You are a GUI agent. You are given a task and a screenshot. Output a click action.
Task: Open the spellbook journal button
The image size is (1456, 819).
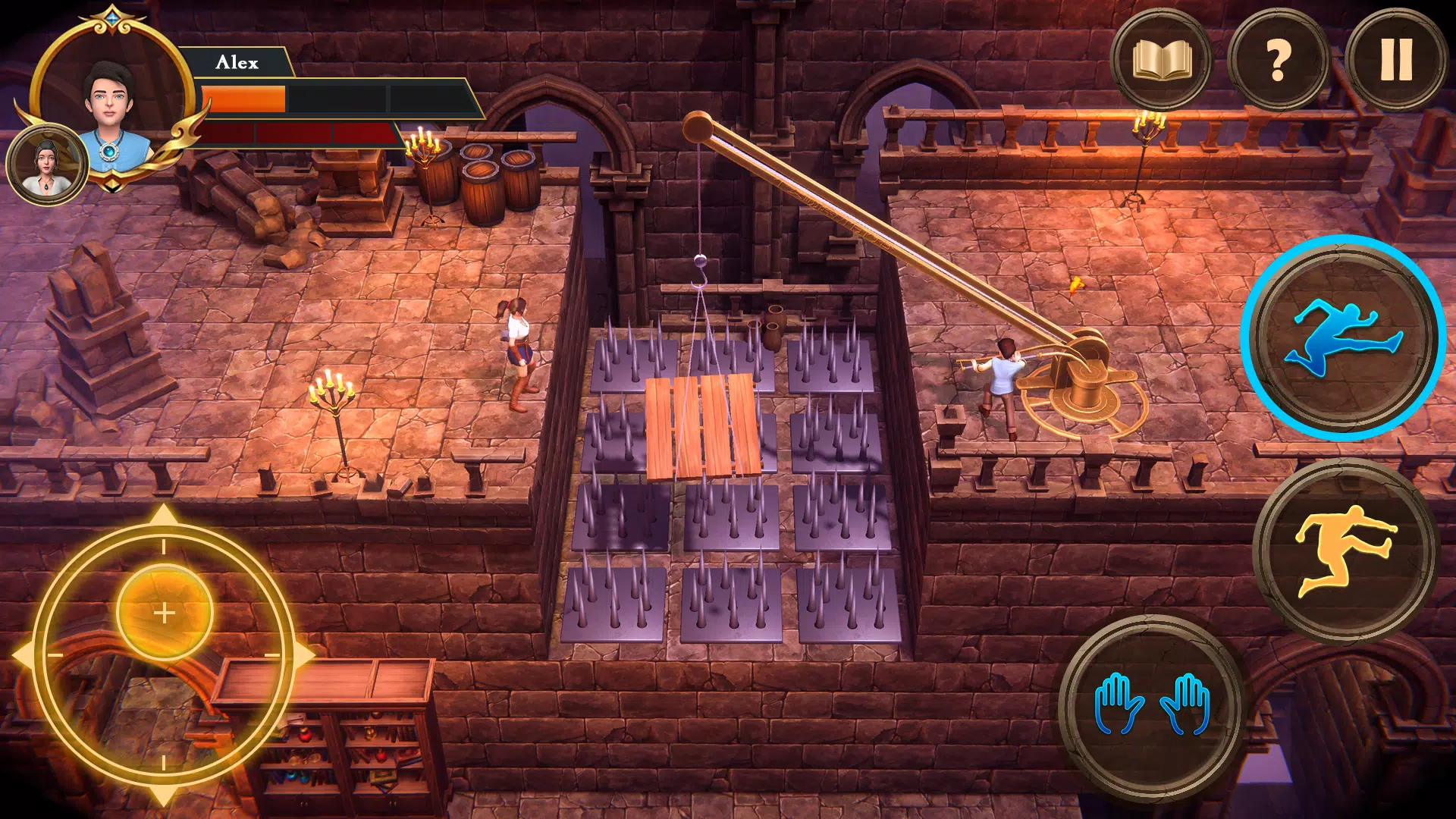coord(1161,59)
